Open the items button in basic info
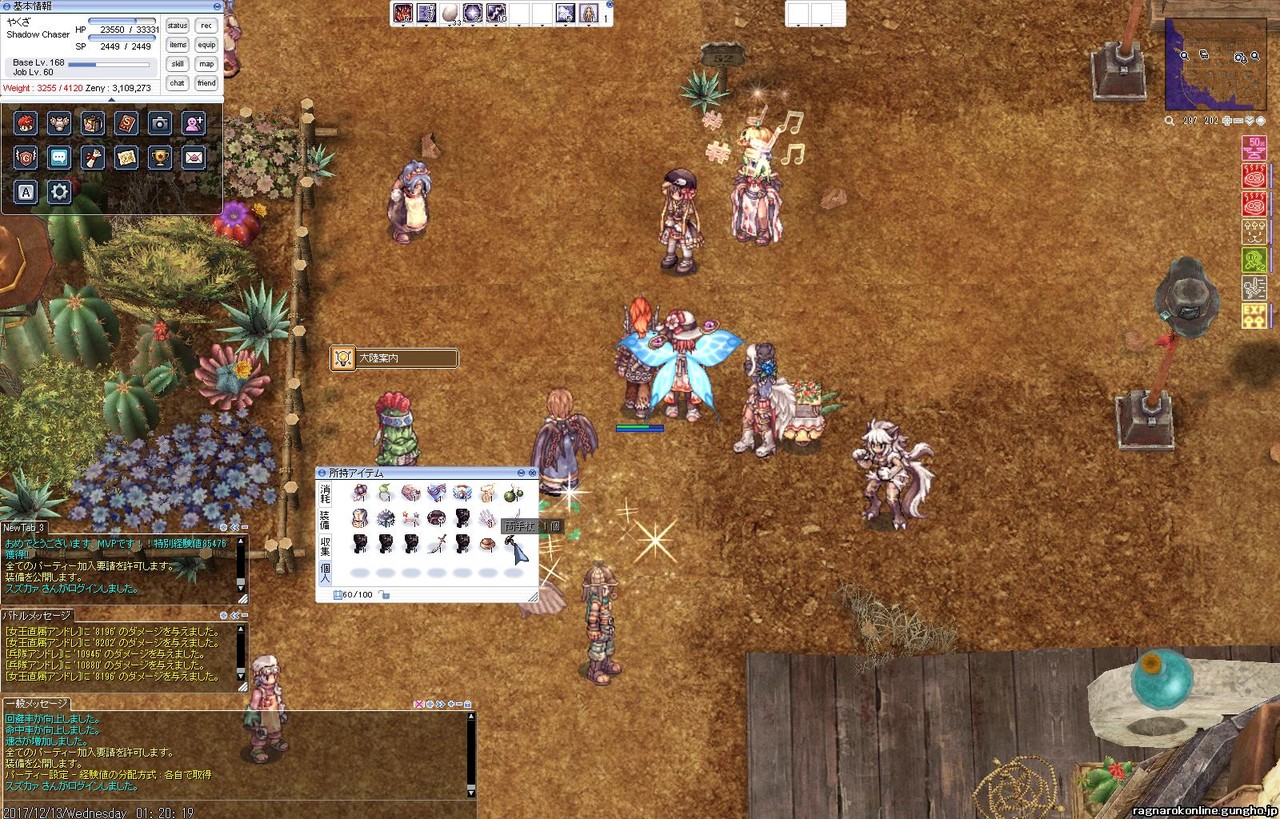The height and width of the screenshot is (819, 1280). pos(177,44)
